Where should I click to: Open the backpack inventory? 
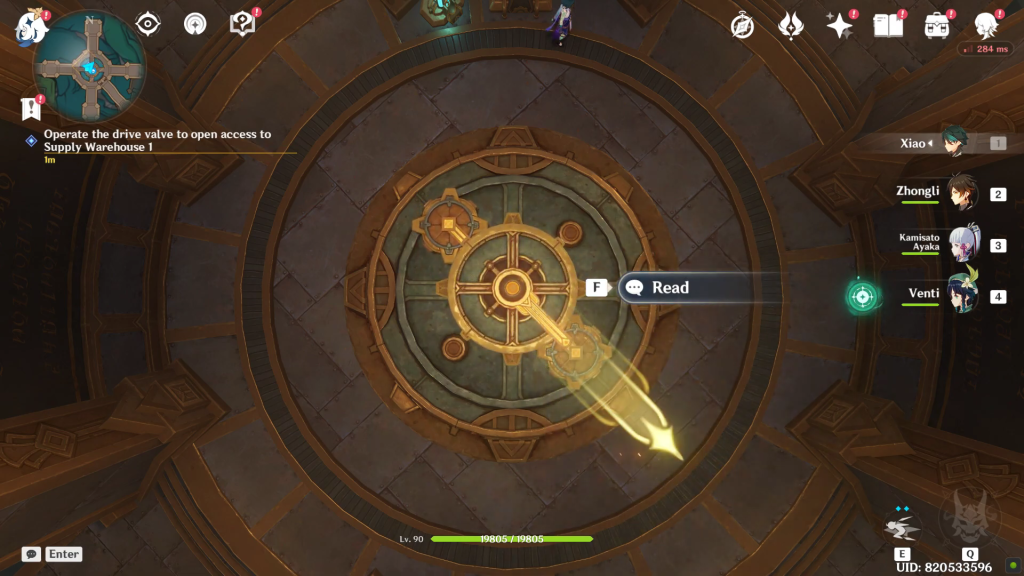[937, 26]
